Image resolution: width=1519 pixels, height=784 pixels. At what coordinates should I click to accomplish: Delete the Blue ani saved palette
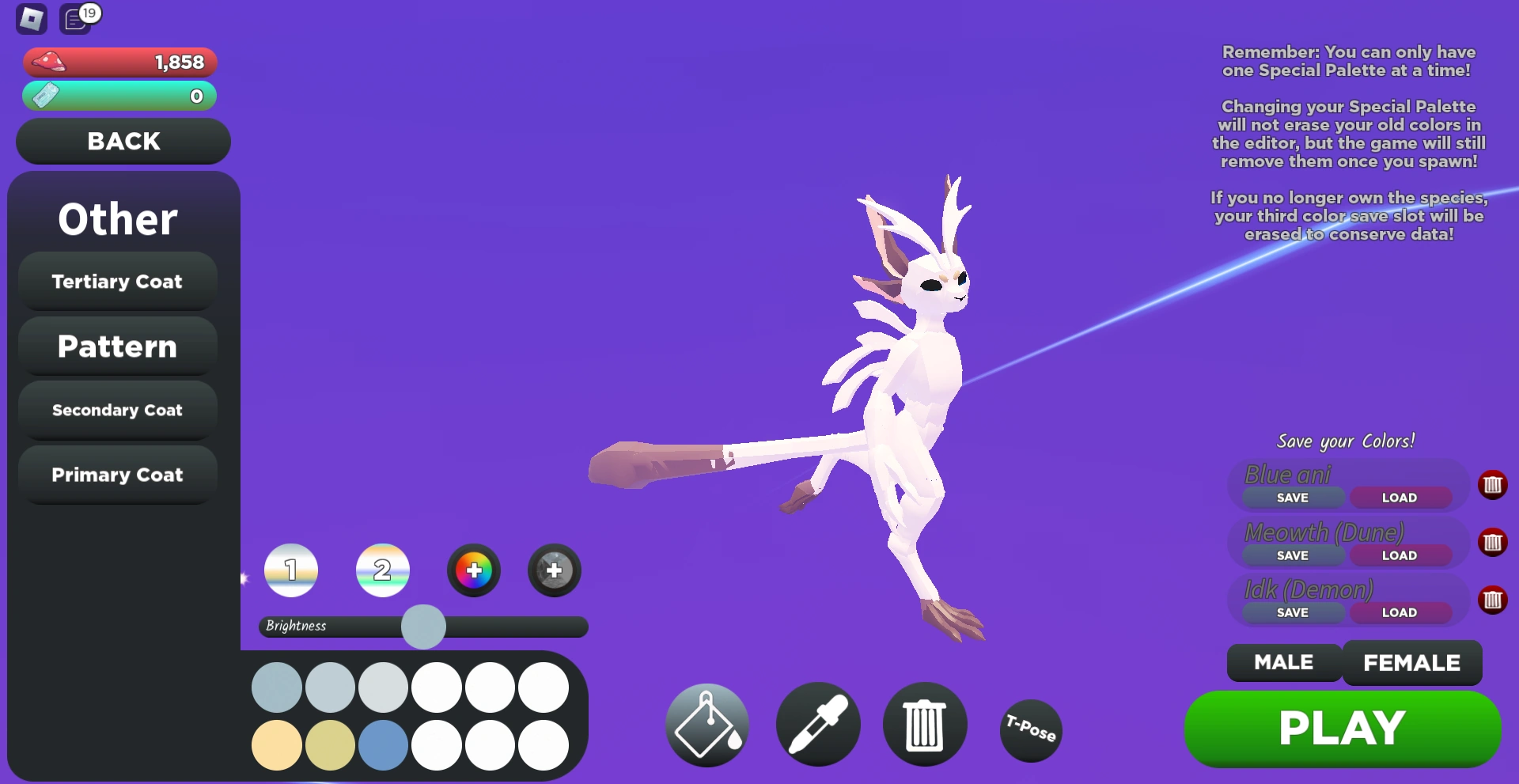(1494, 484)
